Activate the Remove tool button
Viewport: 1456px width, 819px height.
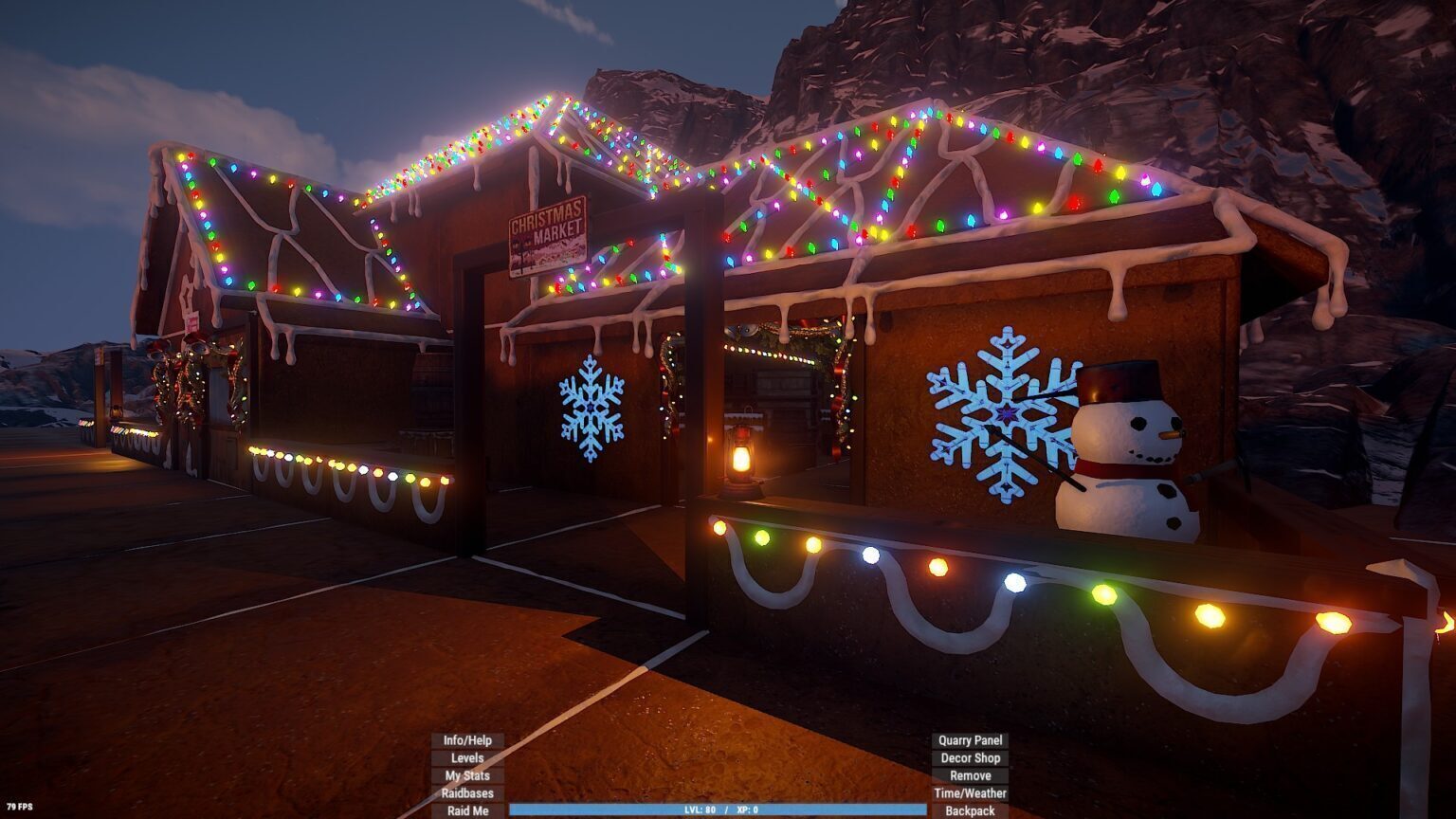[970, 775]
